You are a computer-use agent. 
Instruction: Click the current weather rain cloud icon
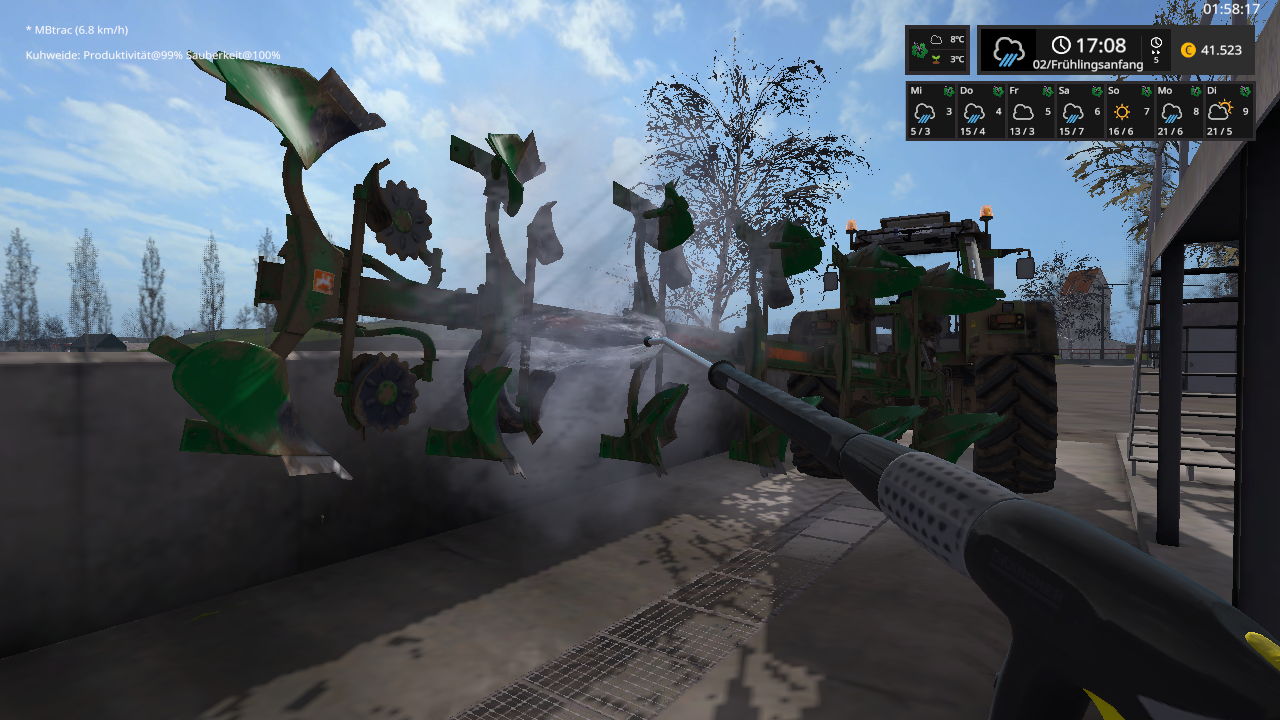pos(1008,50)
